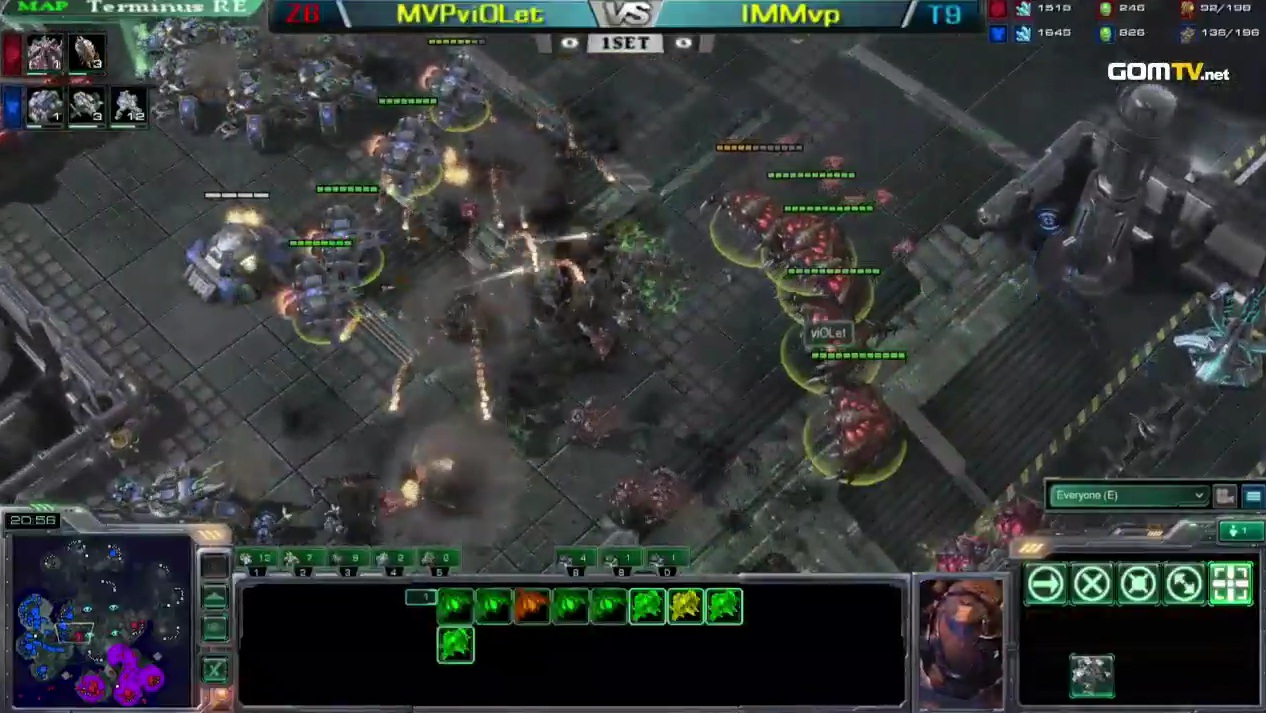The width and height of the screenshot is (1266, 713).
Task: Select the Move command button
Action: tap(1046, 584)
